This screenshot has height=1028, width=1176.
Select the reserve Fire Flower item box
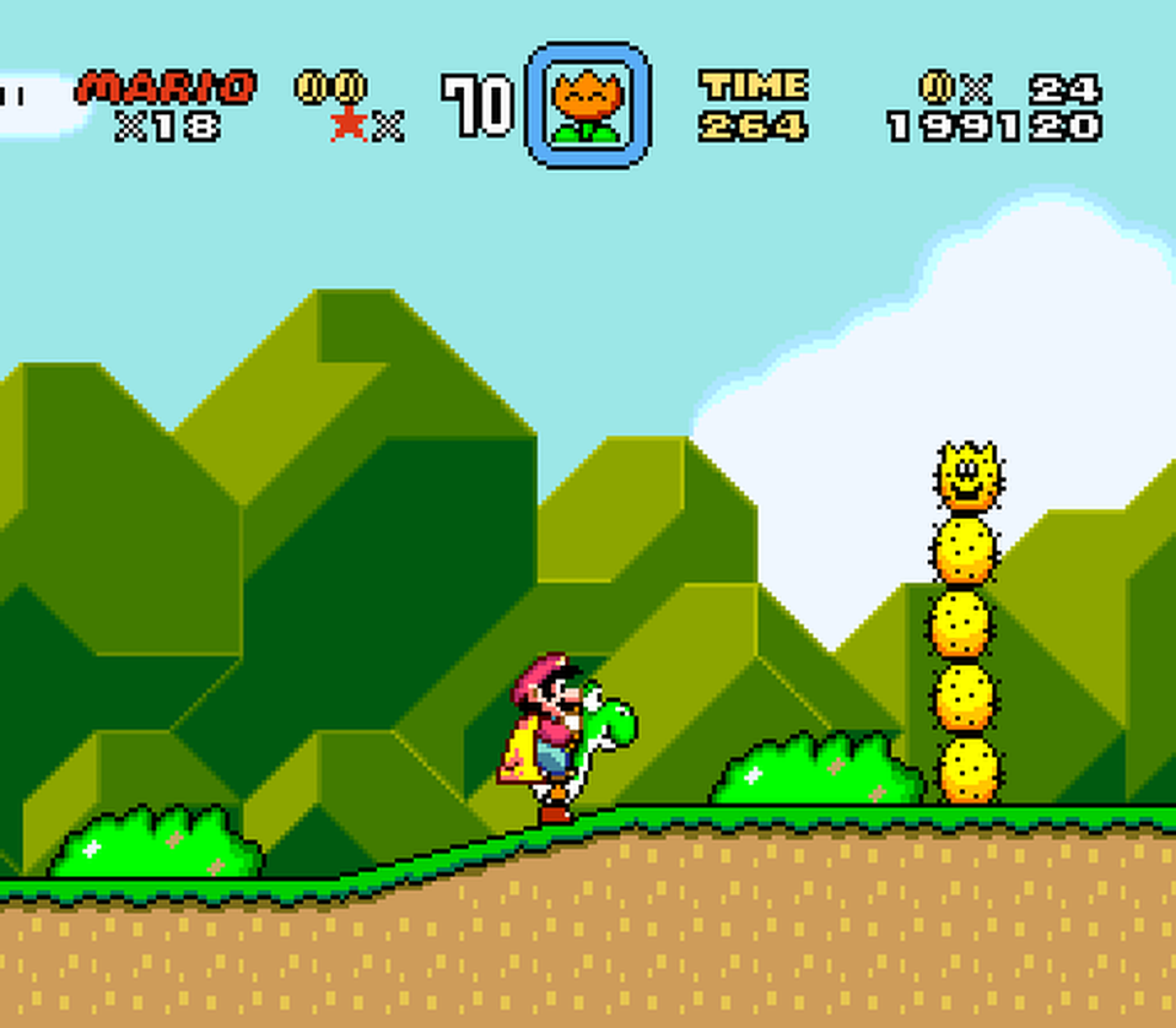(587, 106)
